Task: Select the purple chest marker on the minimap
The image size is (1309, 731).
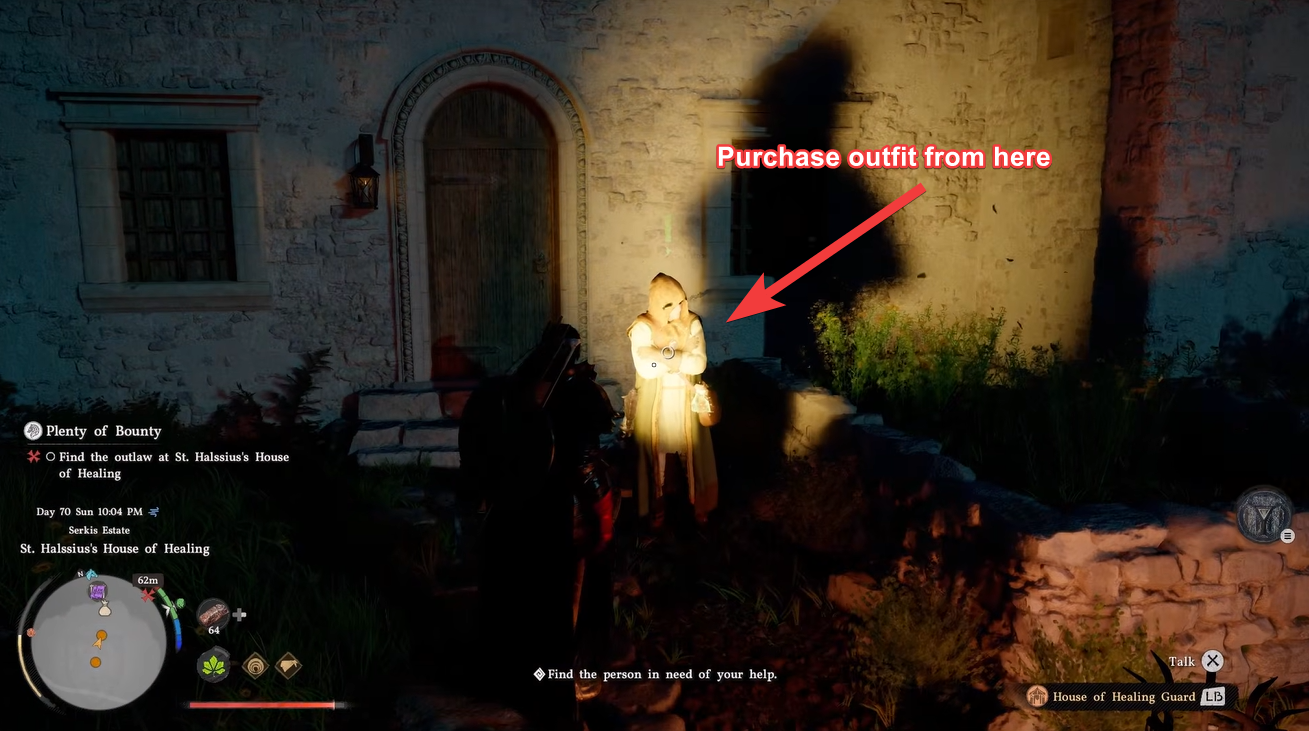Action: click(97, 592)
